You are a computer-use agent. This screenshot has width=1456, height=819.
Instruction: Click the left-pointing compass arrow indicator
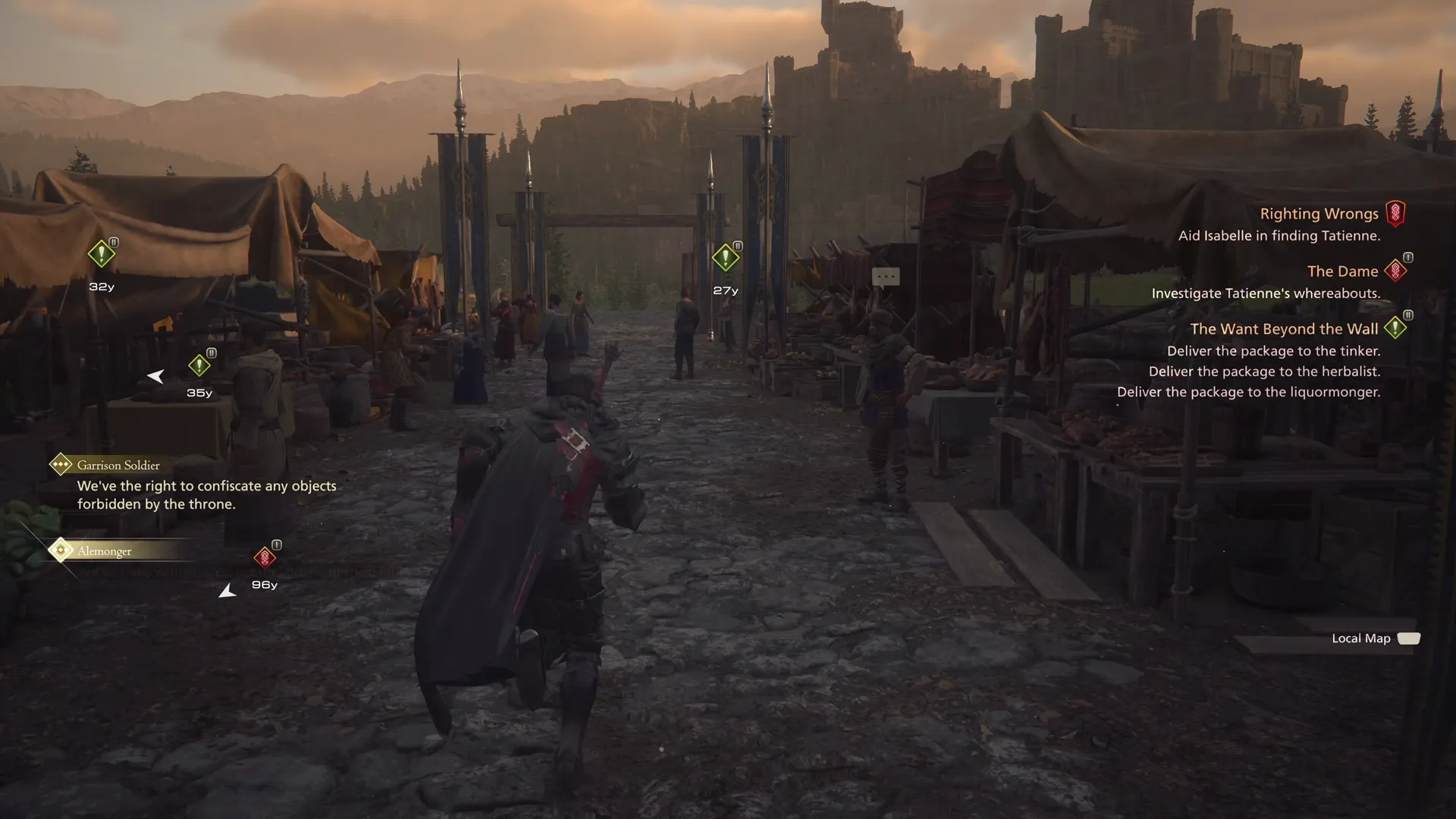point(156,375)
